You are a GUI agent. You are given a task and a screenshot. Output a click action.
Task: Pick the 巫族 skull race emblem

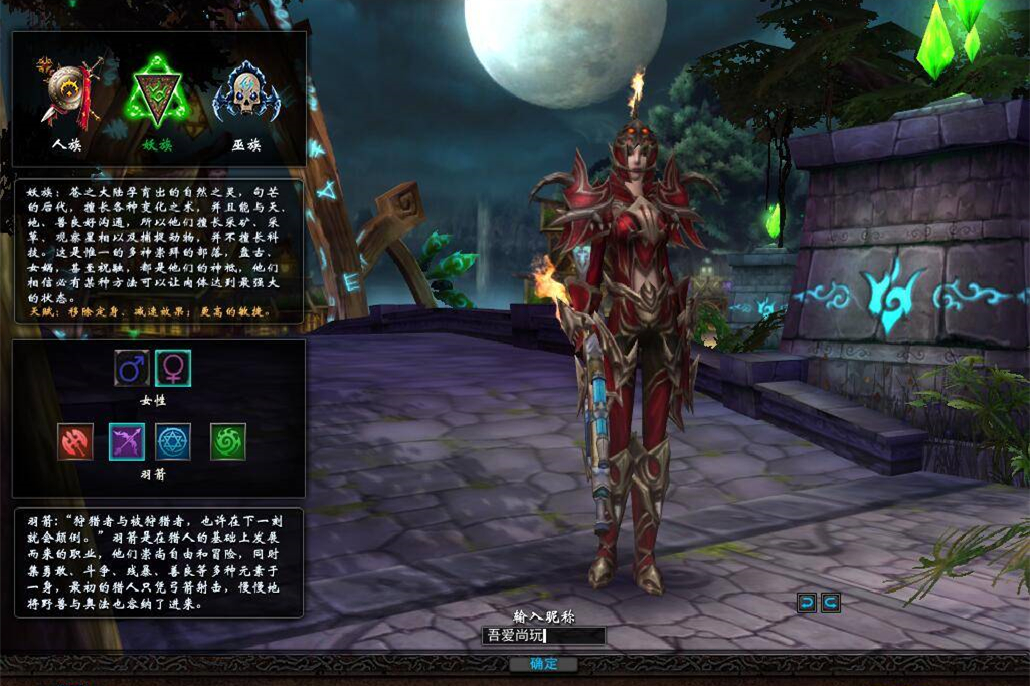click(245, 94)
